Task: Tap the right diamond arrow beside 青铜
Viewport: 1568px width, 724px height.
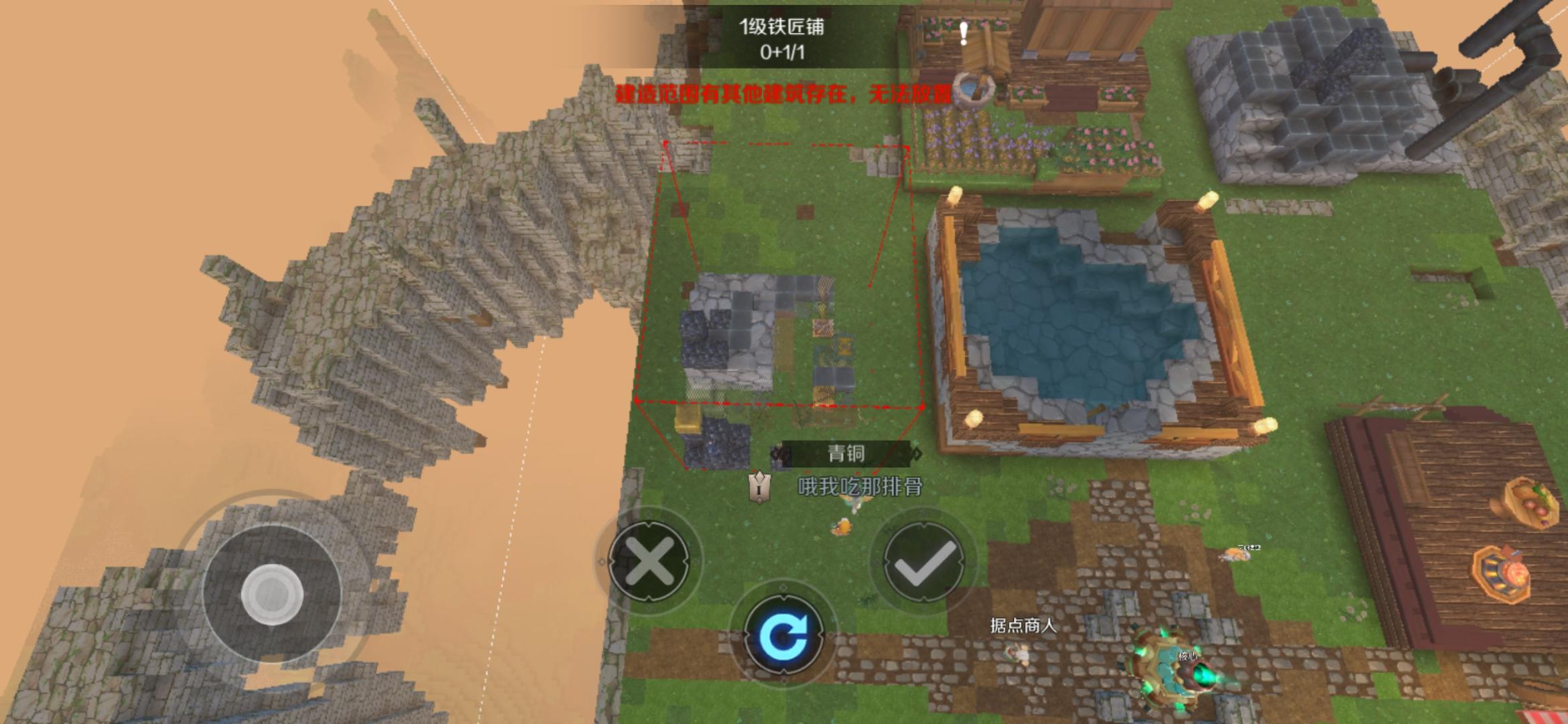Action: (x=917, y=454)
